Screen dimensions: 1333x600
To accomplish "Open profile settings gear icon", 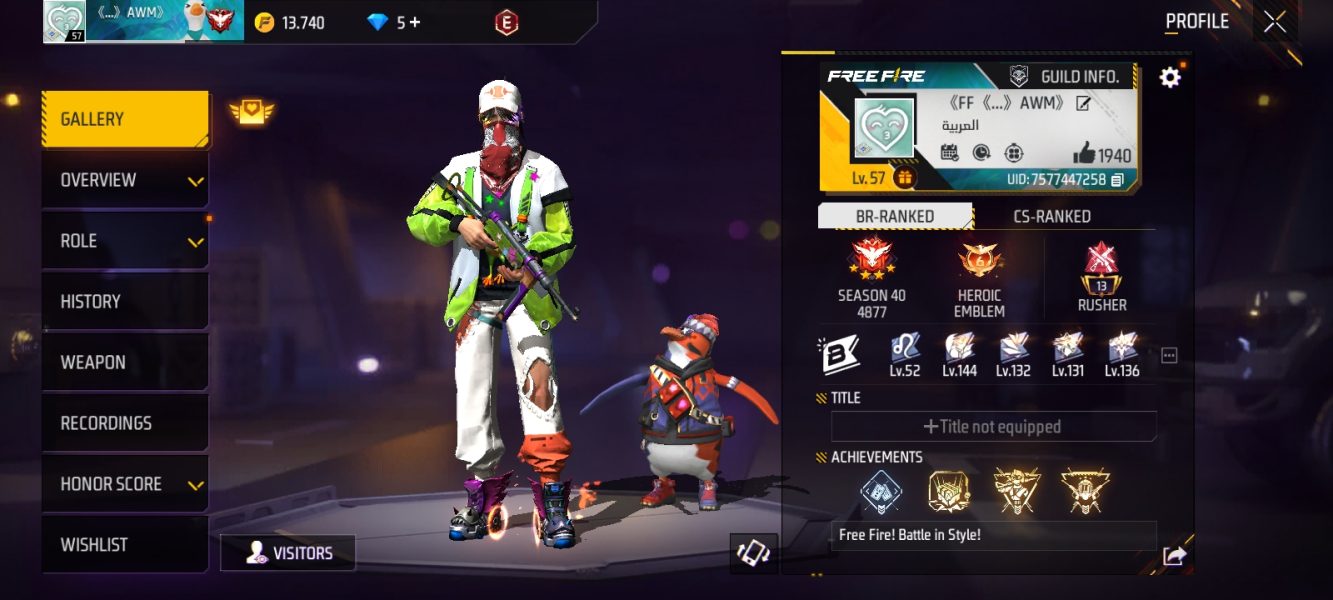I will 1169,77.
